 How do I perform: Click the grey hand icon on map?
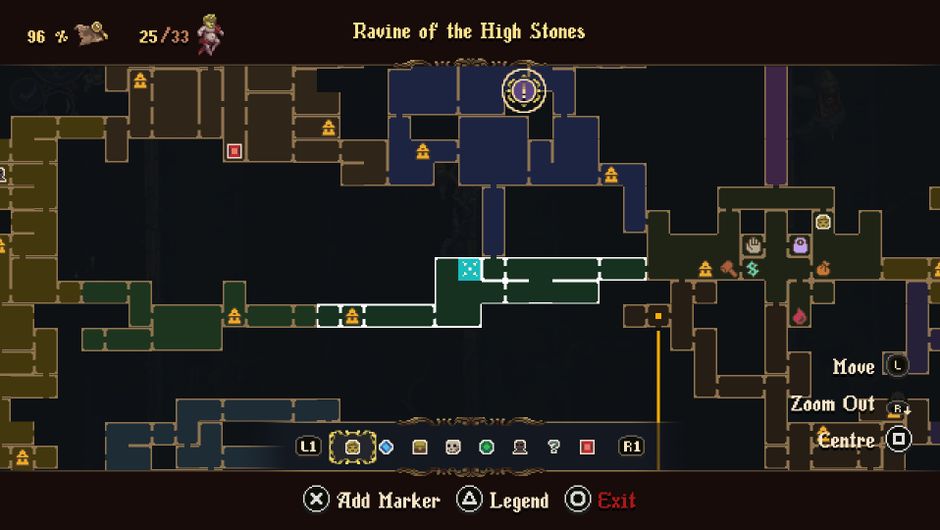point(752,244)
